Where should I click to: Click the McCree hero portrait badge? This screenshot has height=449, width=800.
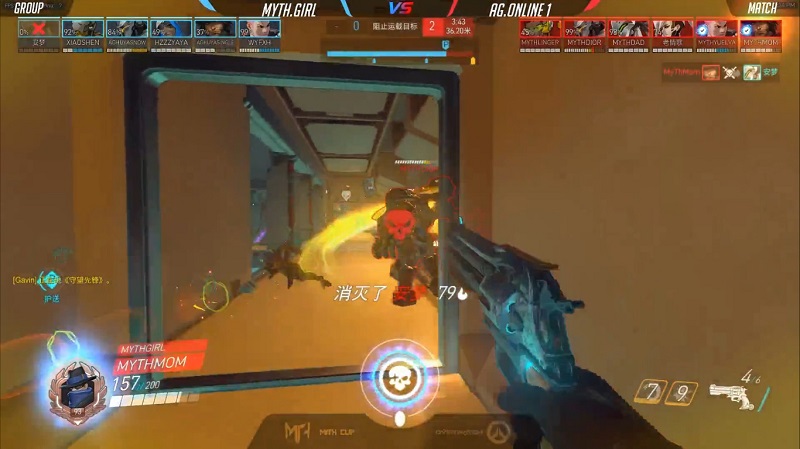click(x=74, y=380)
